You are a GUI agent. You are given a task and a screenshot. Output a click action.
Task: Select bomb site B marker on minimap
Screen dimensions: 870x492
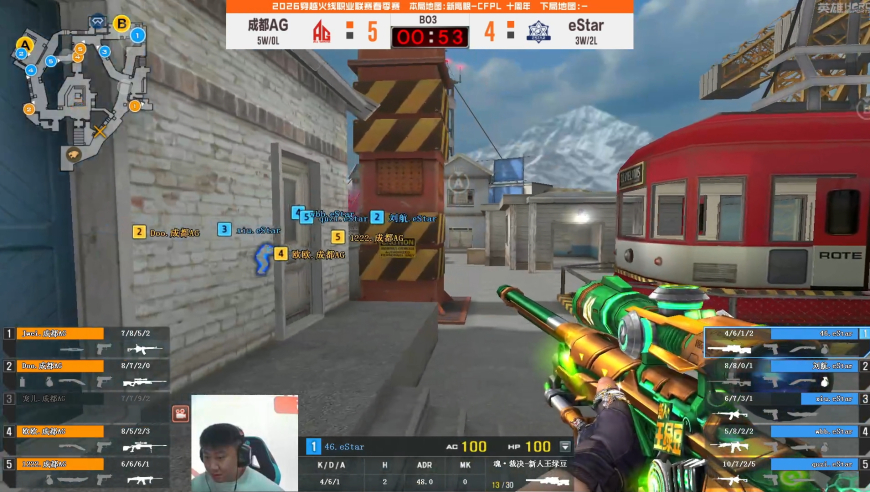click(x=122, y=23)
